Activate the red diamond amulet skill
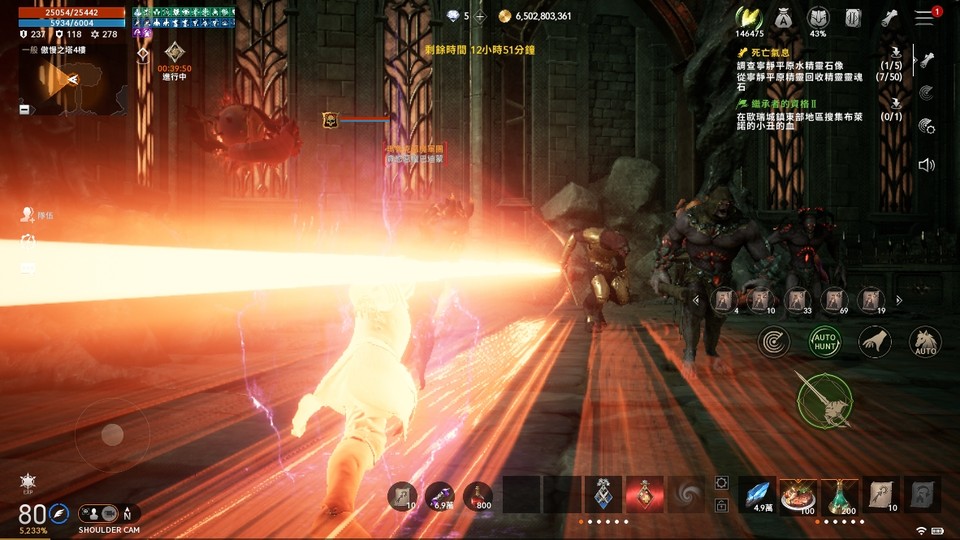The width and height of the screenshot is (960, 540). pos(645,494)
